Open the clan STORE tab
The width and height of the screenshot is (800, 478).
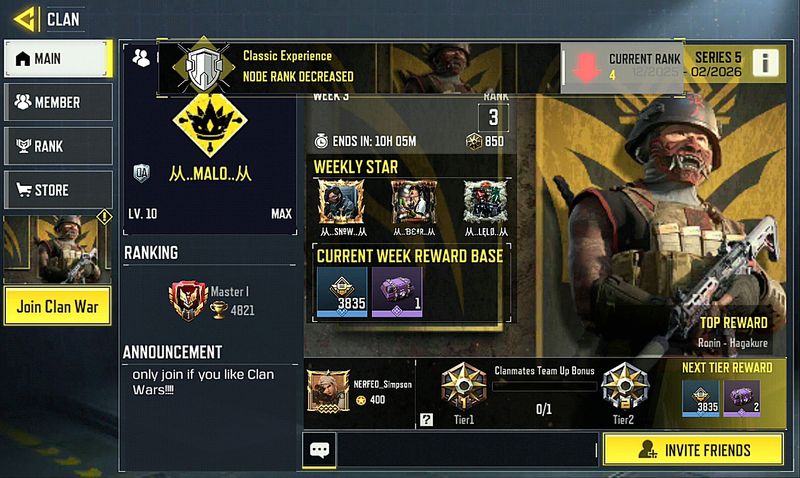pyautogui.click(x=58, y=190)
